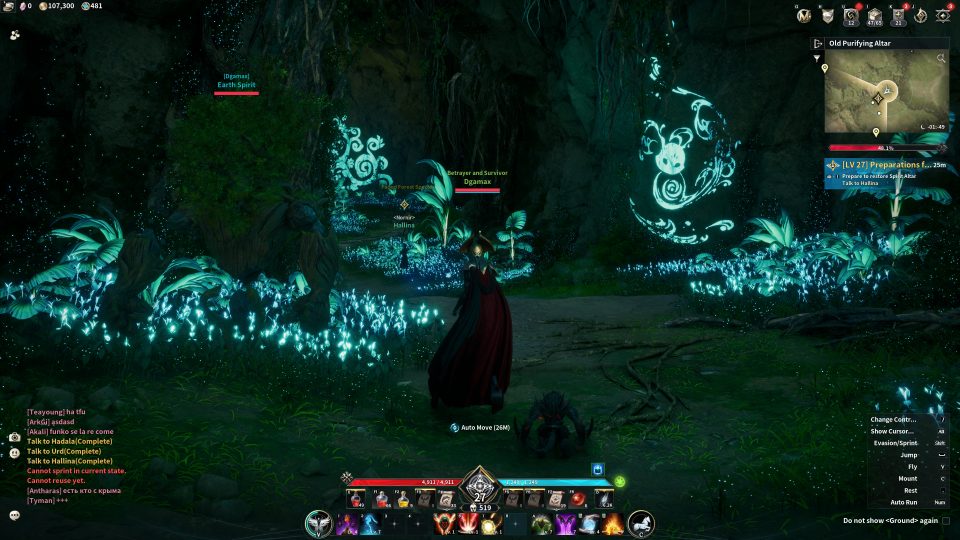Viewport: 960px width, 540px height.
Task: Select the Preparations quest tracker entry
Action: [x=886, y=164]
